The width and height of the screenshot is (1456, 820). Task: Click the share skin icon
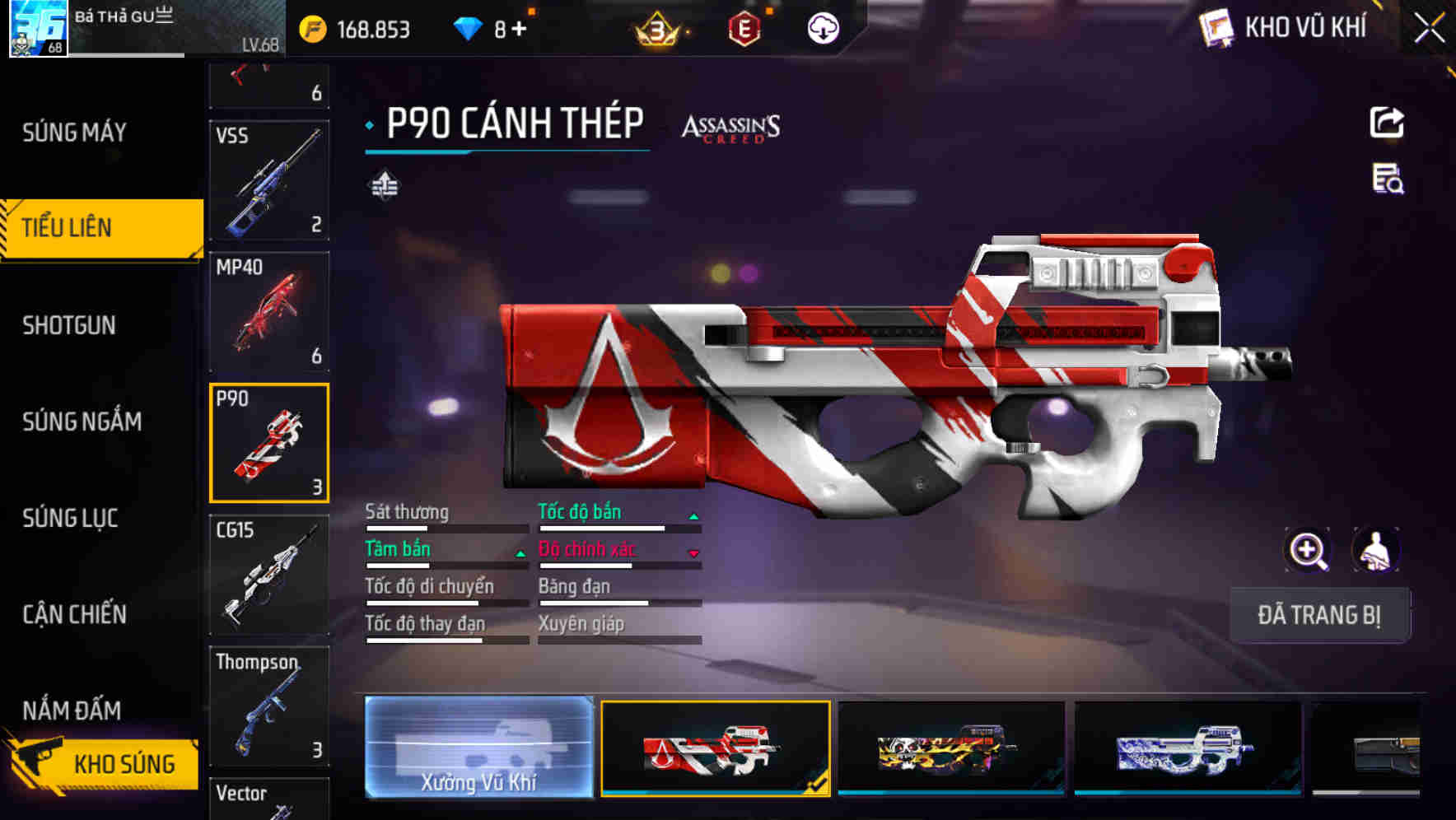(1388, 122)
